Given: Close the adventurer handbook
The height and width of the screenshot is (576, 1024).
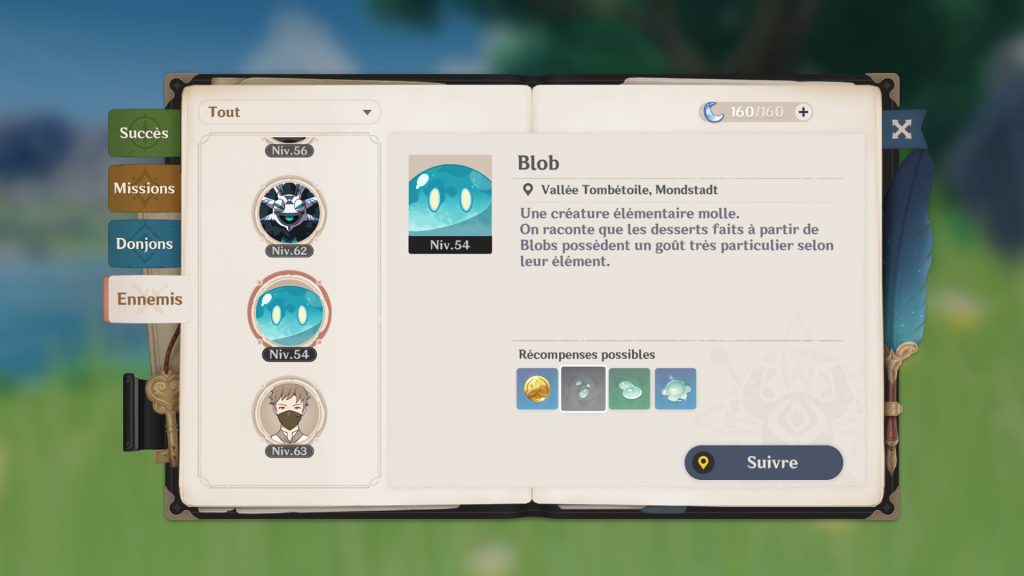Looking at the screenshot, I should (901, 129).
